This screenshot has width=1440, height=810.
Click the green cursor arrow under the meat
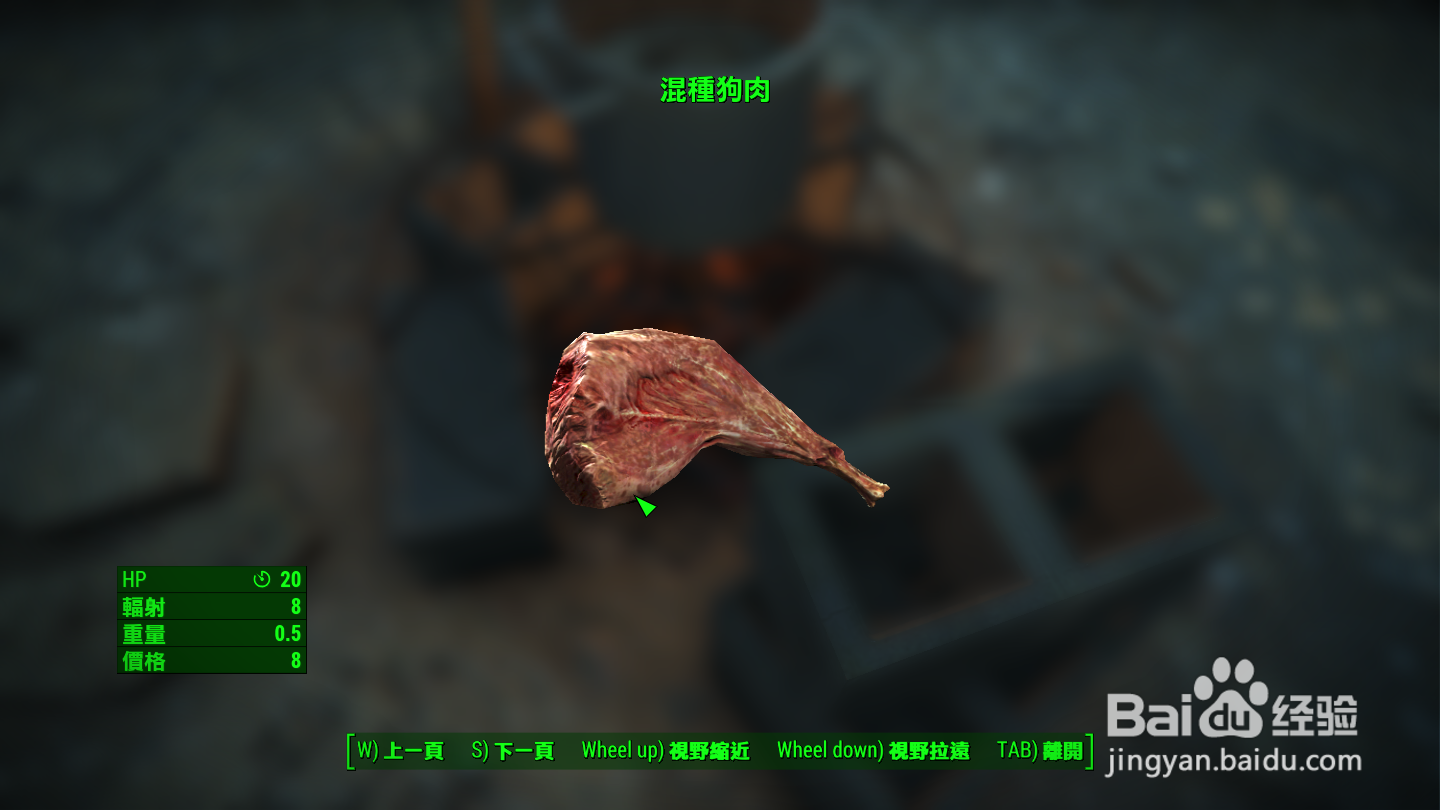tap(646, 507)
